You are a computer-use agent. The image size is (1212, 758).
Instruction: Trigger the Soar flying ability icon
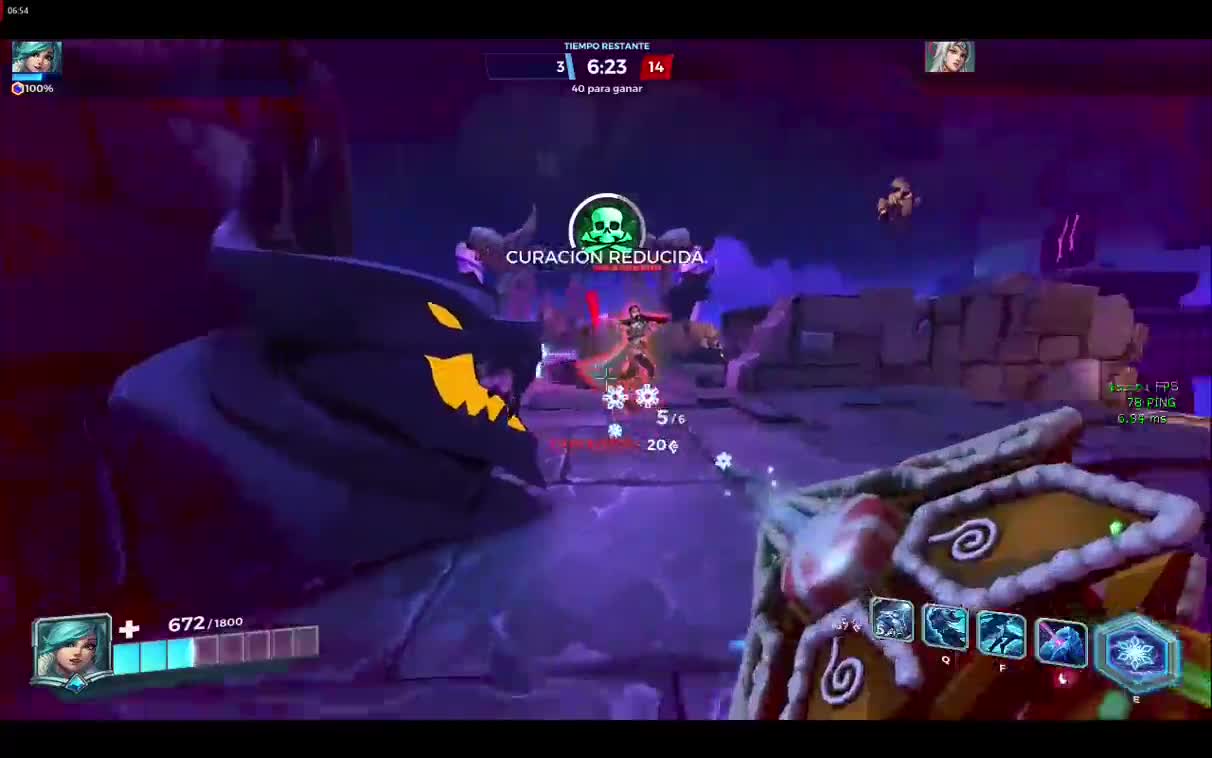[1001, 636]
